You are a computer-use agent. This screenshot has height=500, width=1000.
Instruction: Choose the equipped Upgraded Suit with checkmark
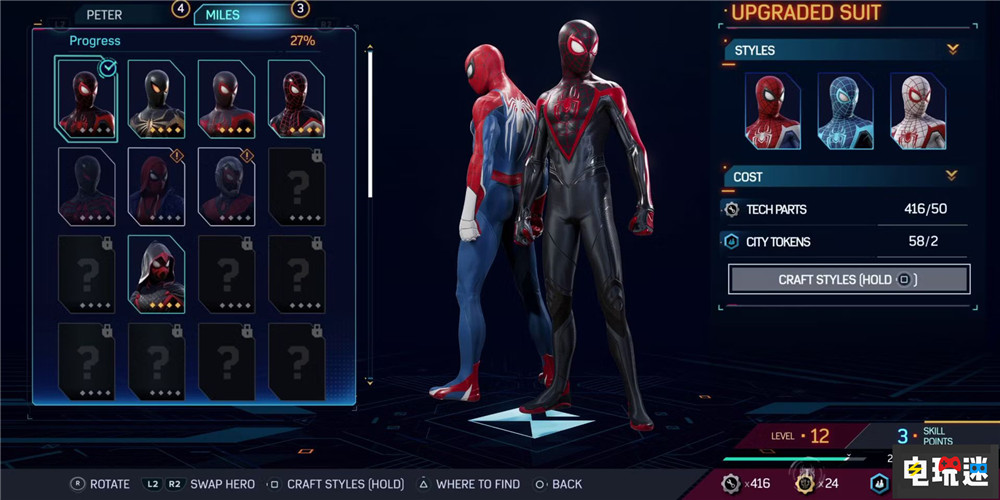pyautogui.click(x=87, y=98)
